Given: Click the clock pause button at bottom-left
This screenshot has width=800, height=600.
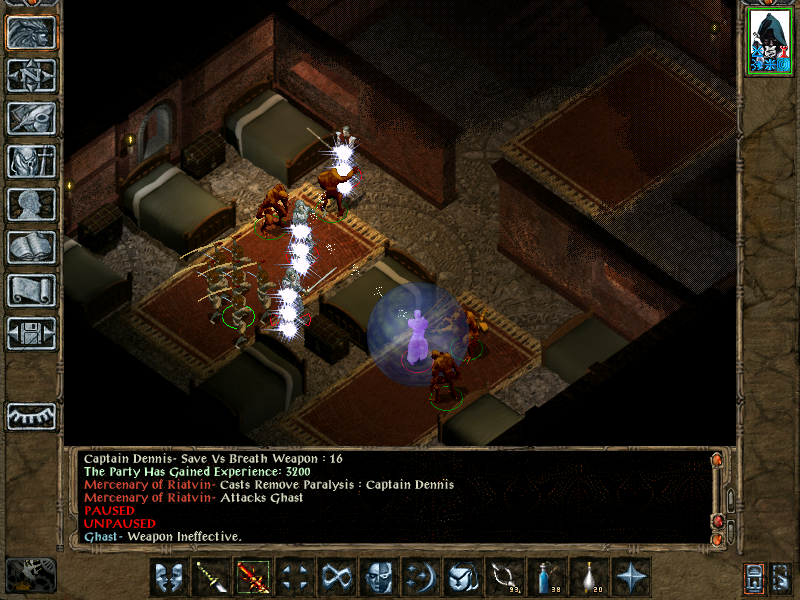Looking at the screenshot, I should [31, 574].
